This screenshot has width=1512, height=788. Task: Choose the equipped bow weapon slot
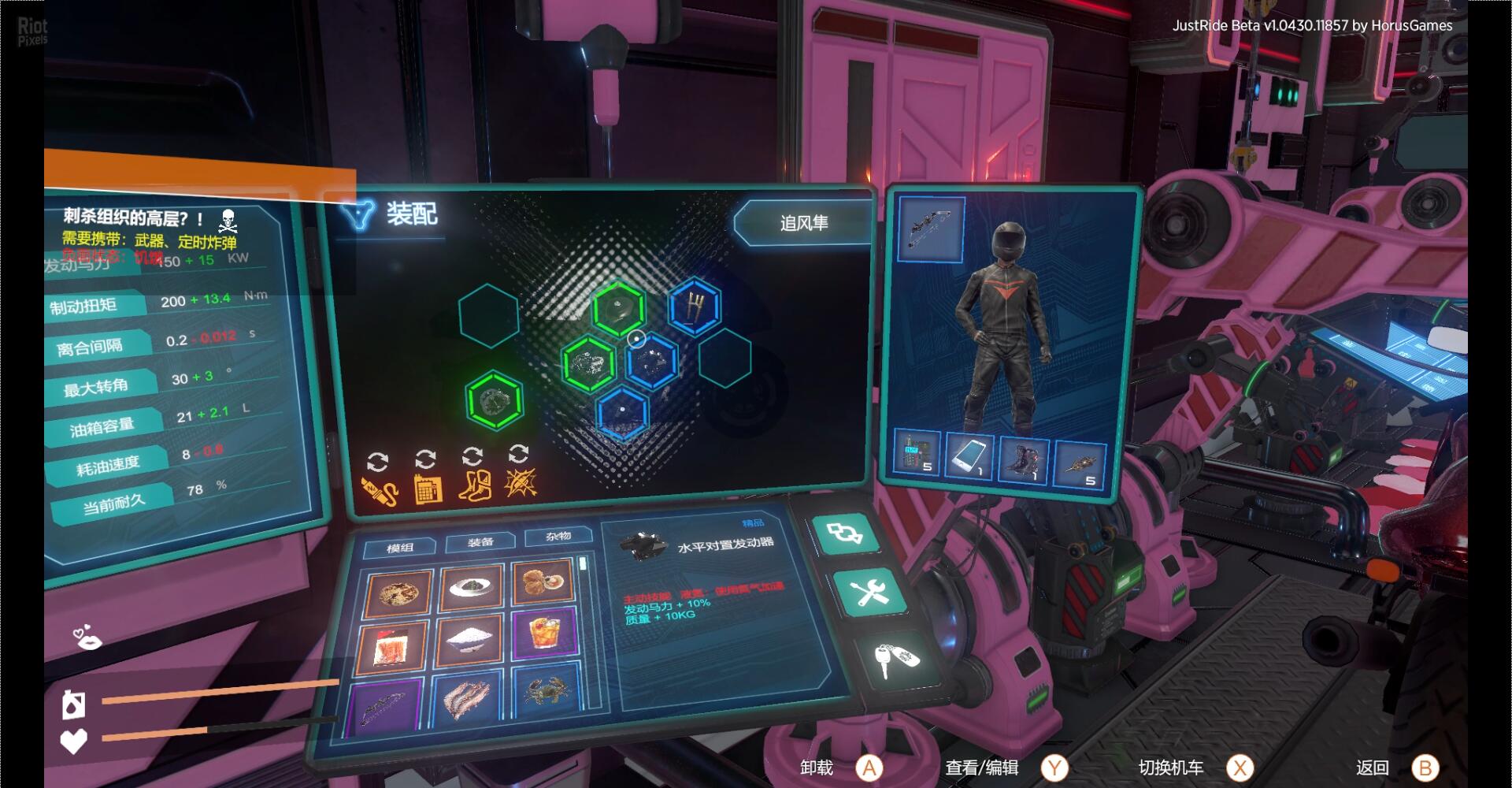[x=931, y=229]
